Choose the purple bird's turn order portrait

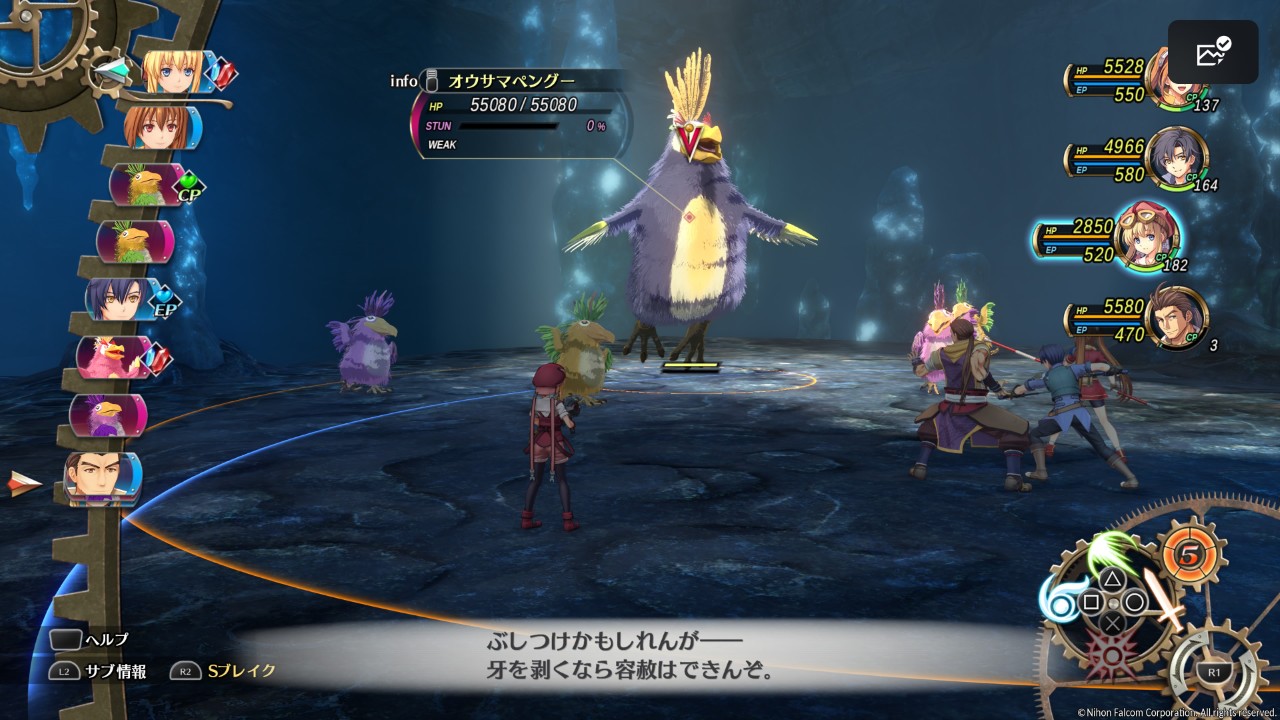point(107,414)
